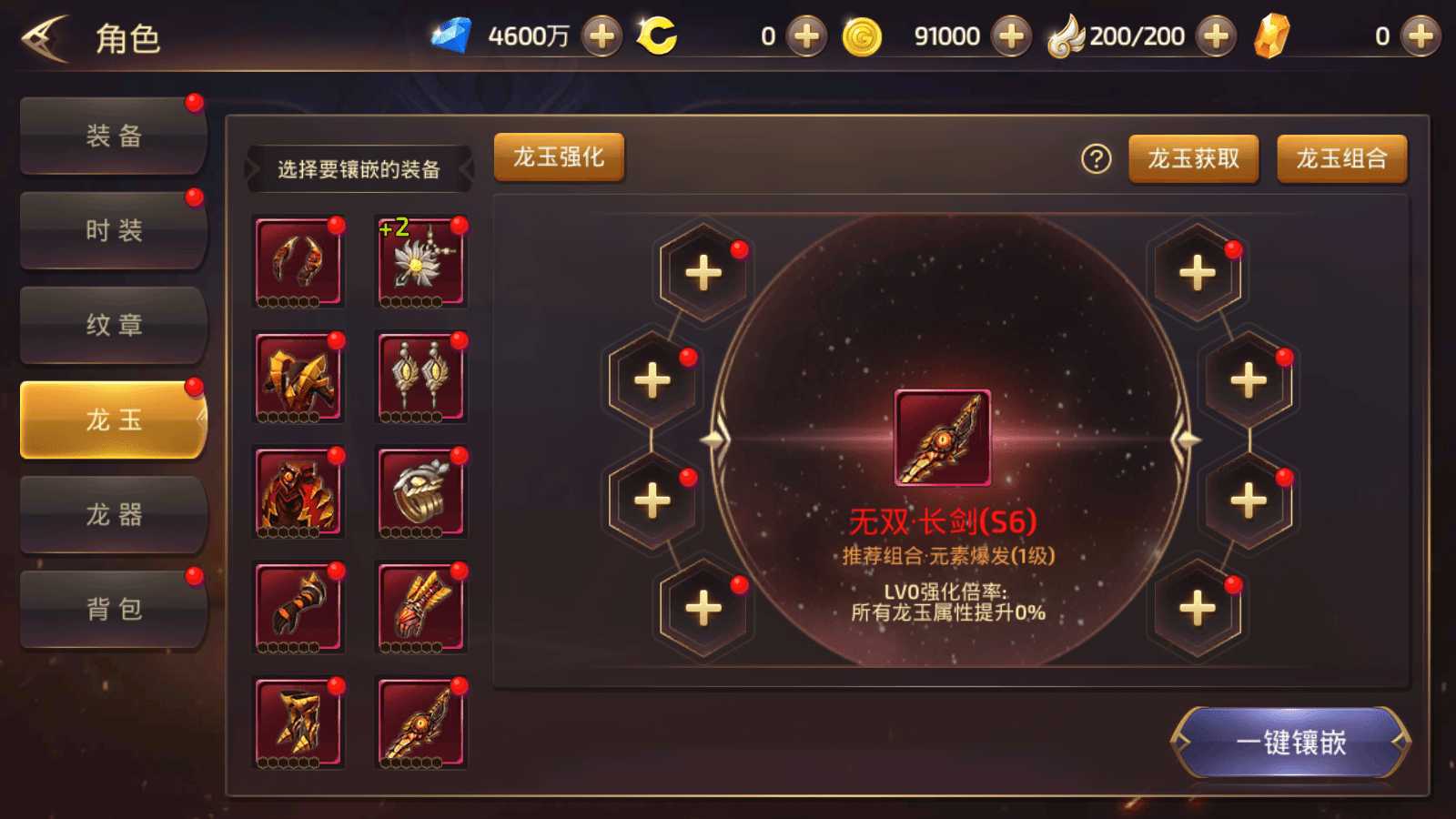The height and width of the screenshot is (819, 1456).
Task: Open the help question mark icon
Action: click(1097, 157)
